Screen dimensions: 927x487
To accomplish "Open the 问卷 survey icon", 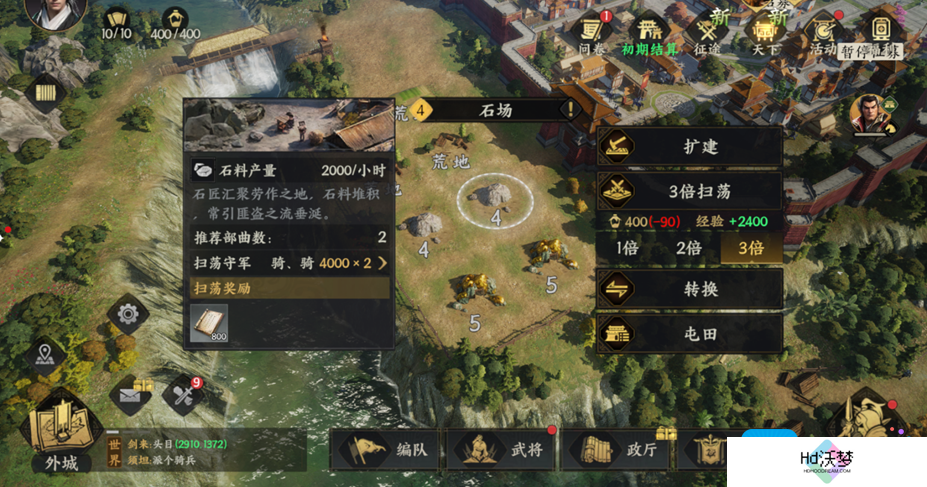I will pyautogui.click(x=592, y=32).
